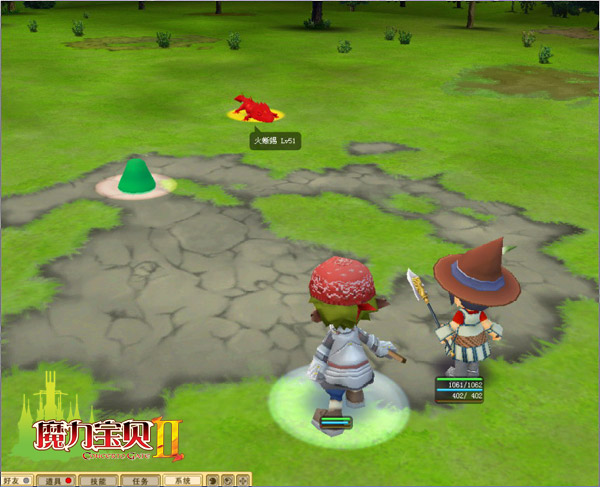Open the 道具 items menu
The height and width of the screenshot is (487, 600).
[x=48, y=481]
